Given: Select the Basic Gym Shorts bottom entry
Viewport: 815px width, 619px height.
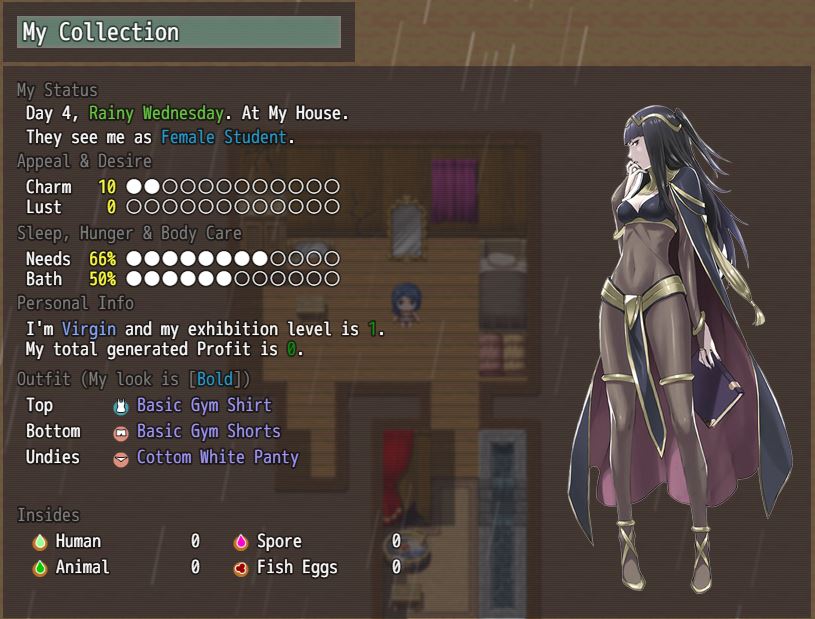Looking at the screenshot, I should (x=208, y=432).
